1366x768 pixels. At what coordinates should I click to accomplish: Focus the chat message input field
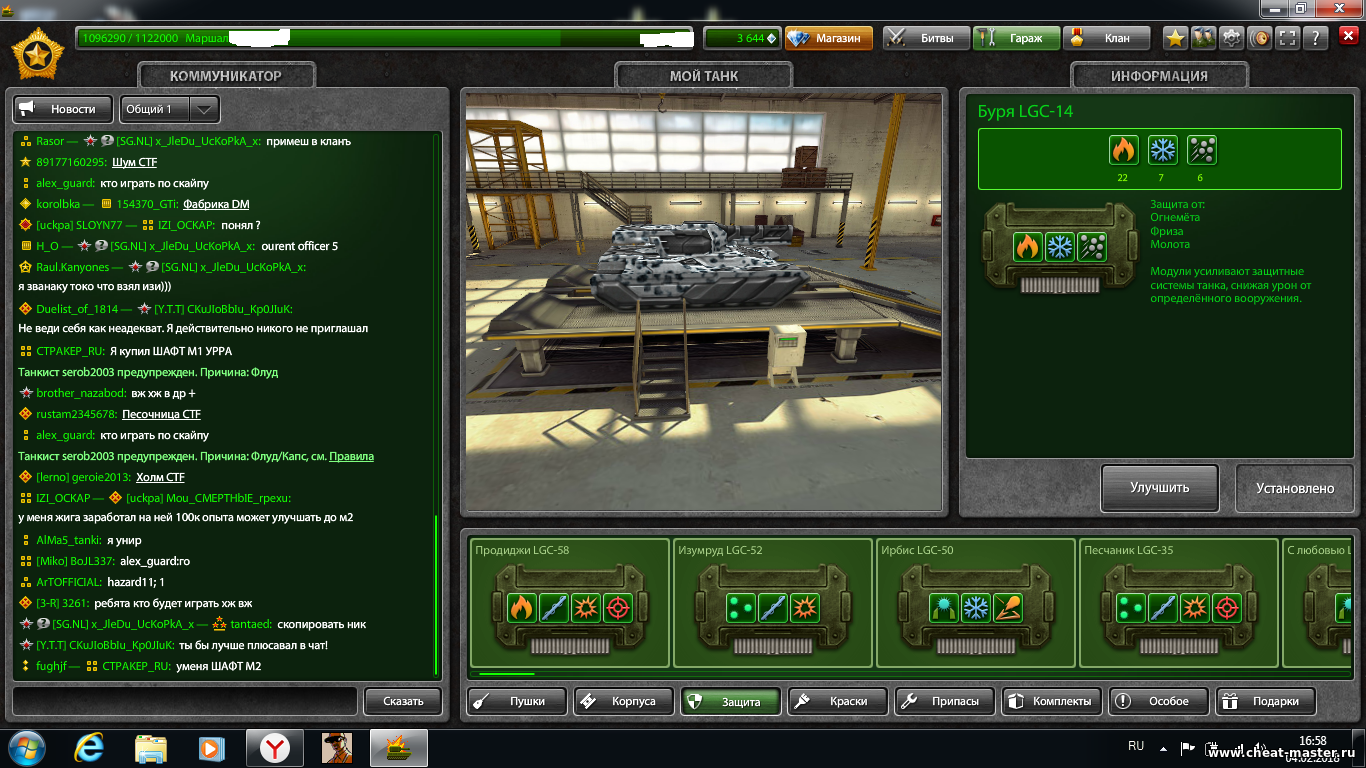click(x=184, y=701)
